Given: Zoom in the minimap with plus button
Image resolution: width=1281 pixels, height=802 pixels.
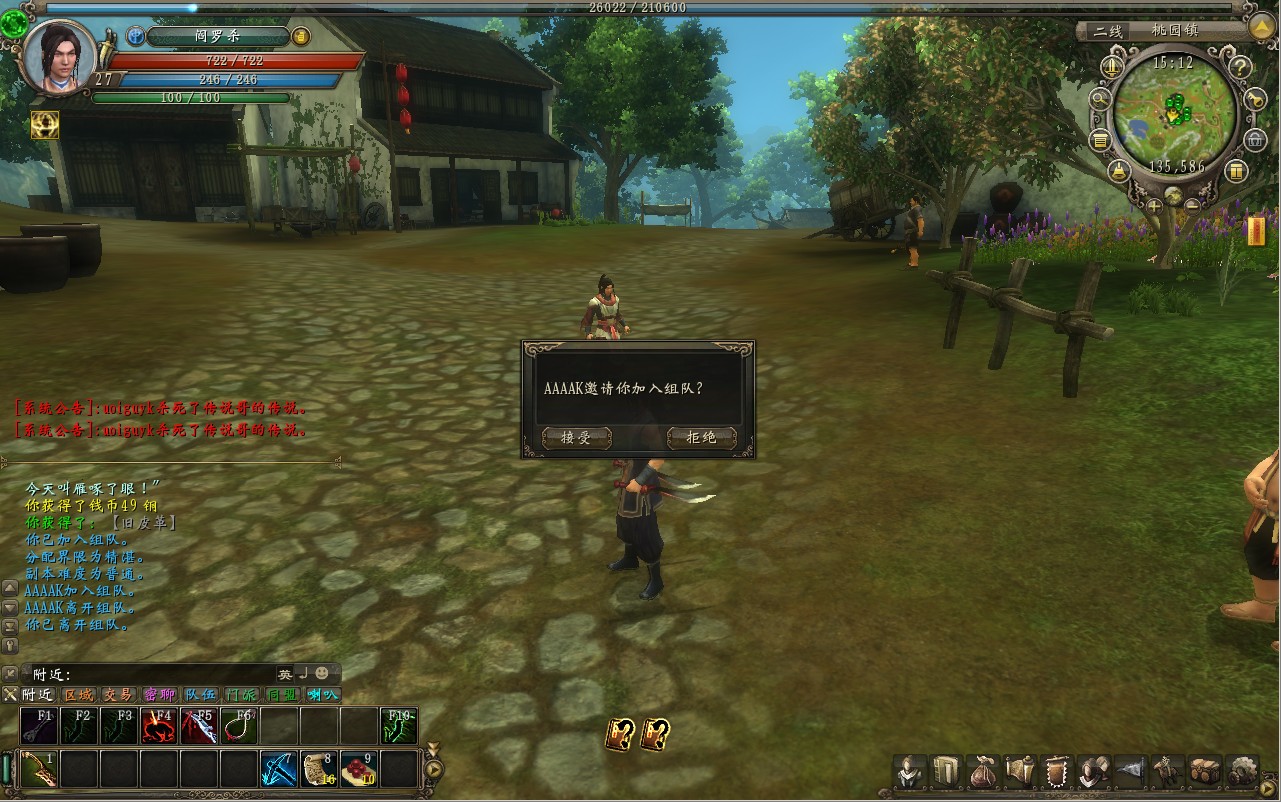Looking at the screenshot, I should [x=1155, y=205].
